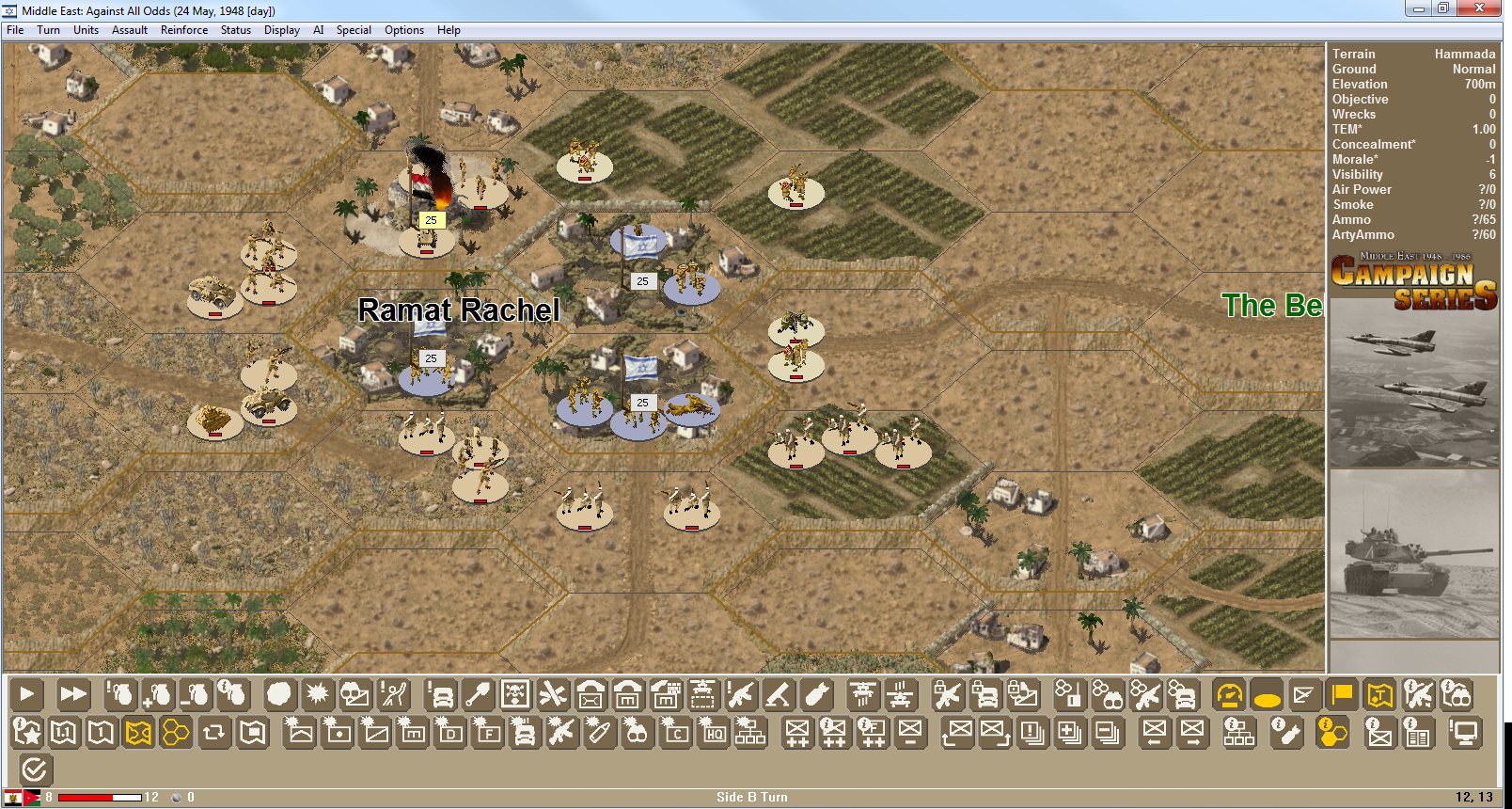Click the smoke marker toolbar icon
This screenshot has height=809, width=1512.
pos(278,694)
